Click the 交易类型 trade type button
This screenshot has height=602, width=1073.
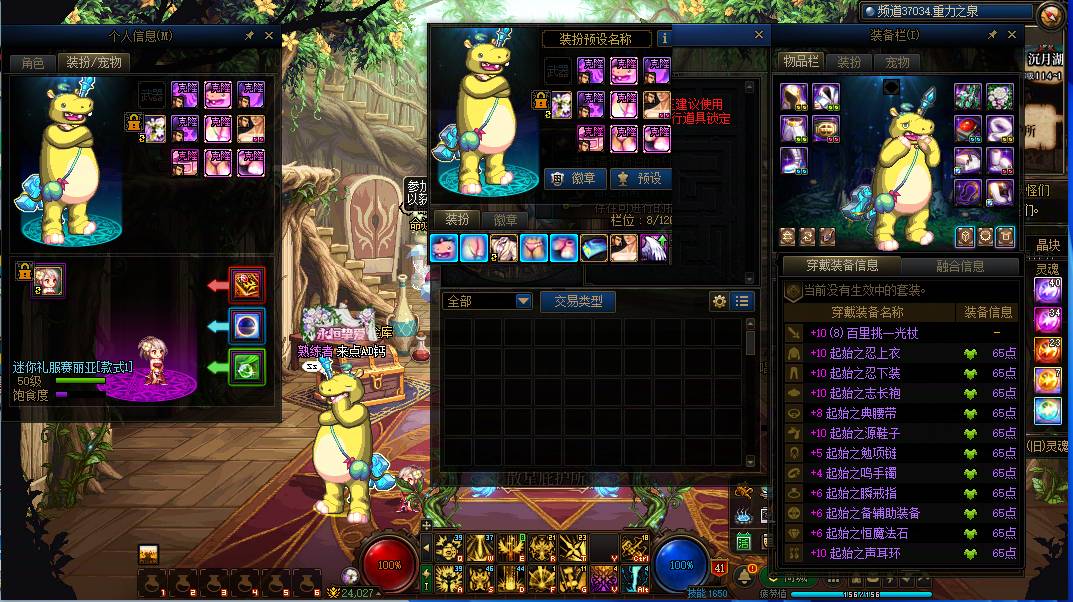point(578,301)
